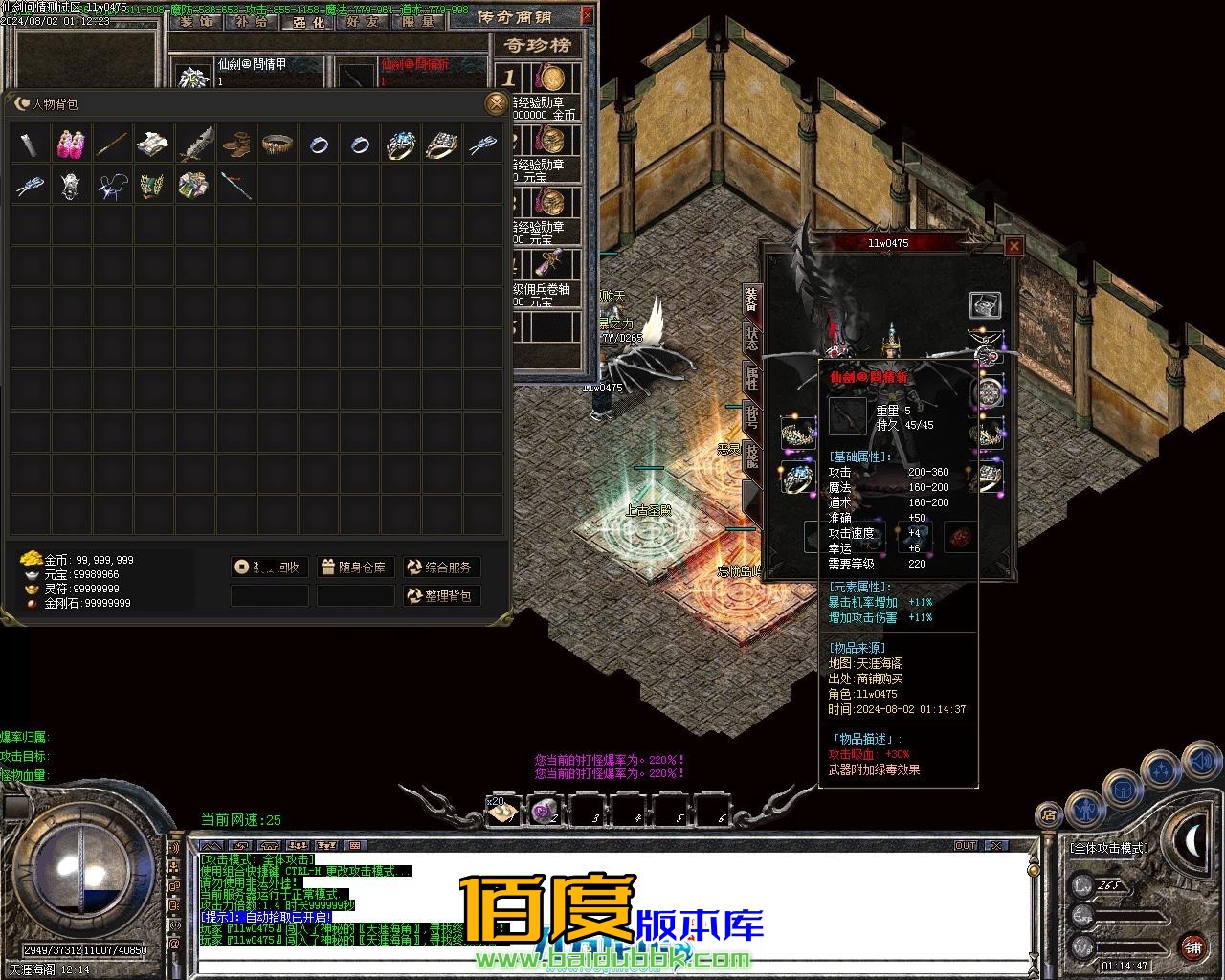Sort inventory with 整理背包 button
This screenshot has width=1225, height=980.
(440, 596)
